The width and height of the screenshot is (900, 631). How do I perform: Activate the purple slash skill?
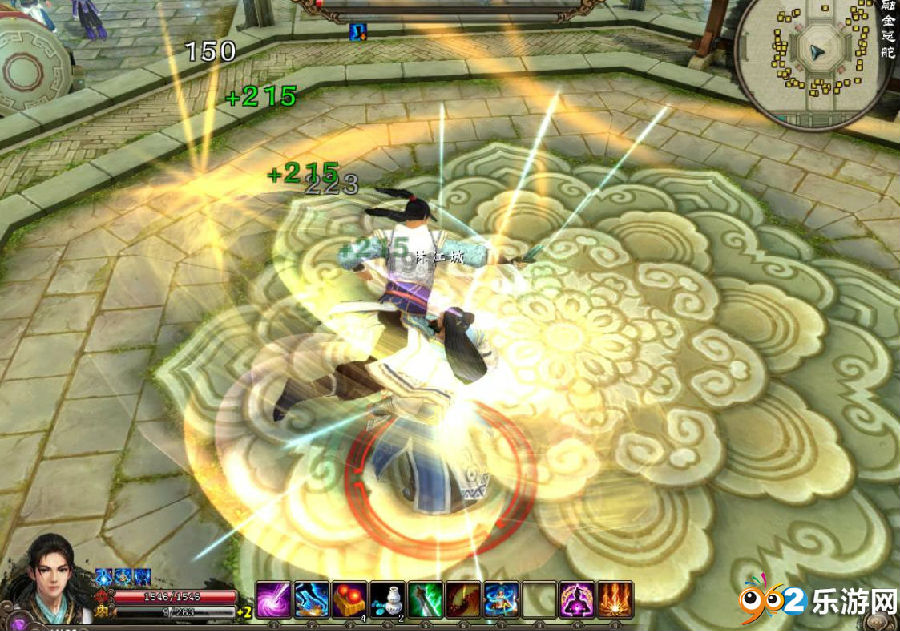(274, 600)
